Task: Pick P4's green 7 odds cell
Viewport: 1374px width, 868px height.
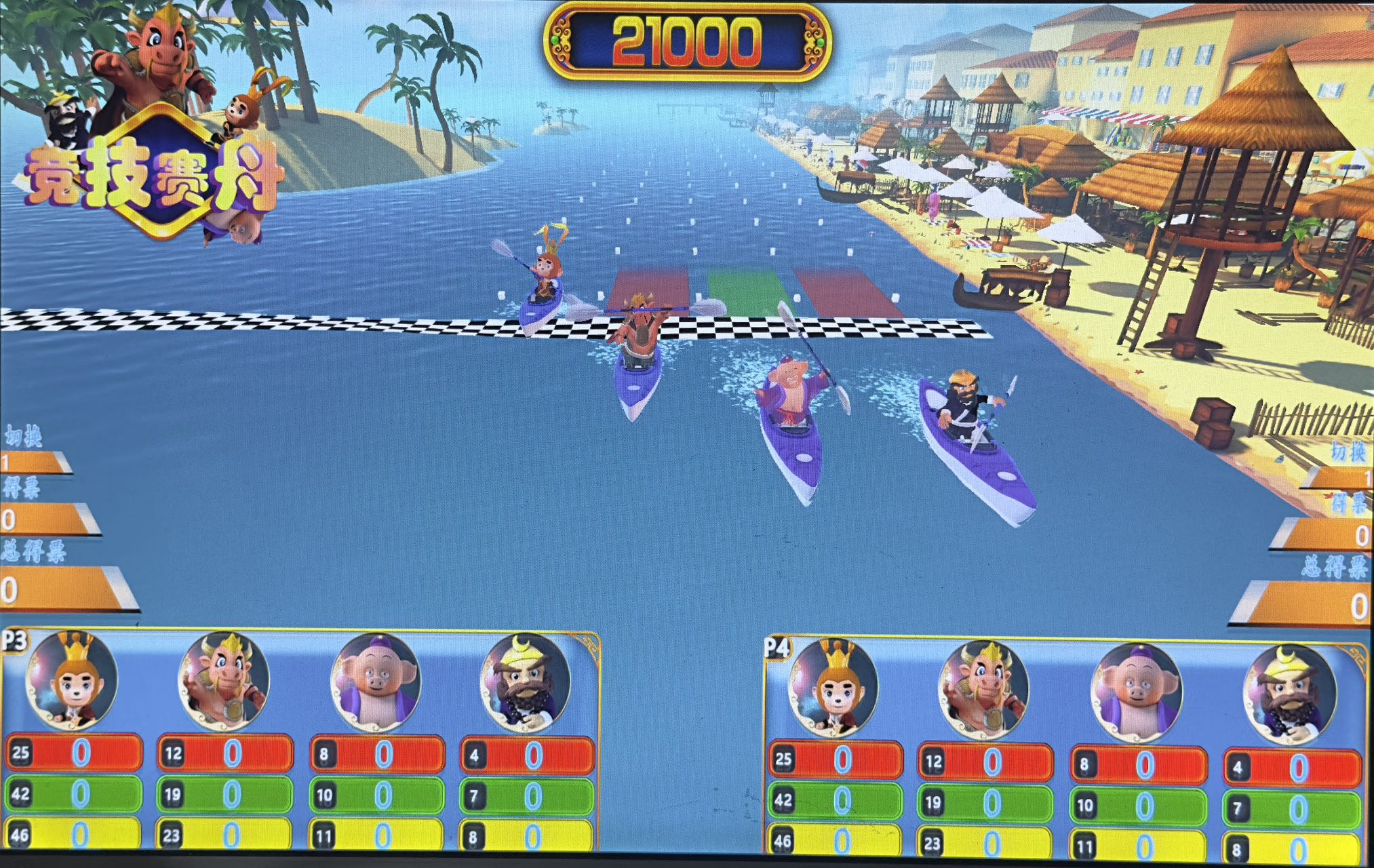Action: pos(1292,808)
